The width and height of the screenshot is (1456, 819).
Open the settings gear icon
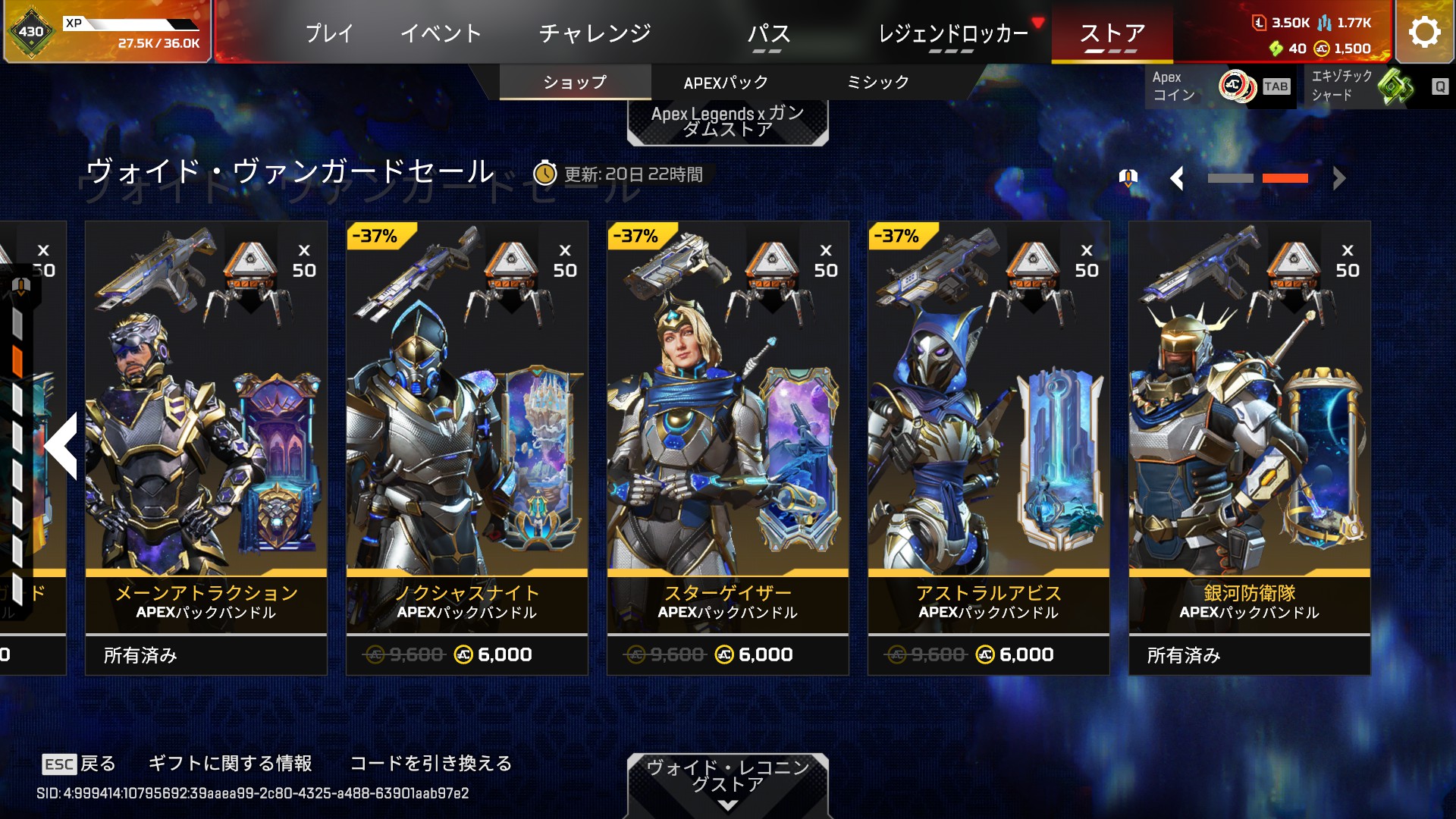[1424, 32]
